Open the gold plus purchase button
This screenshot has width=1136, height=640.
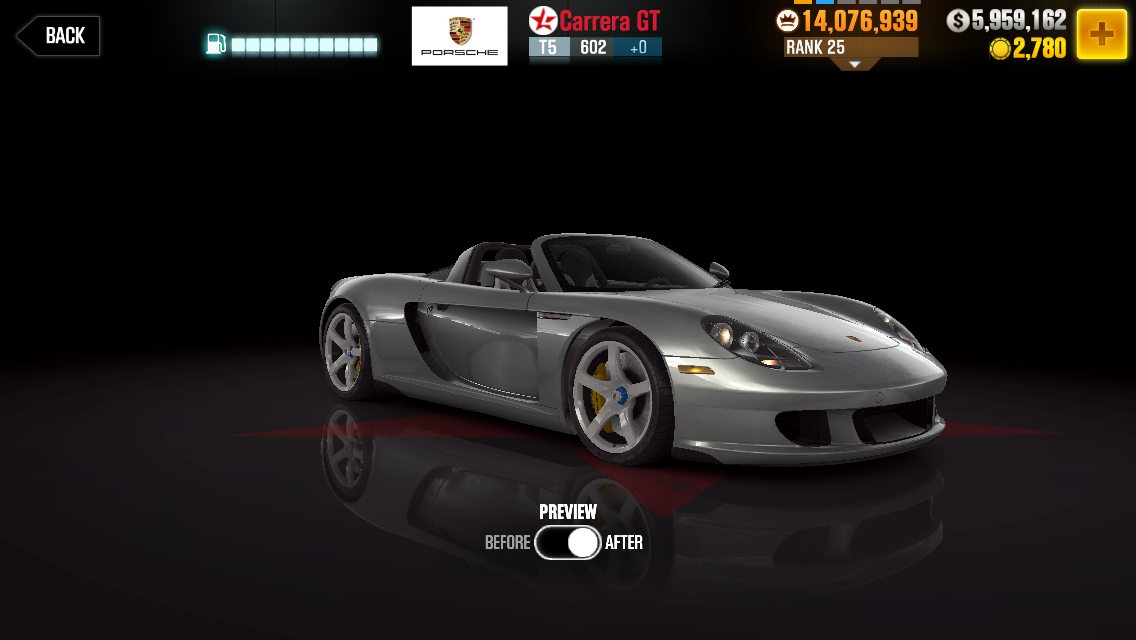[x=1101, y=34]
